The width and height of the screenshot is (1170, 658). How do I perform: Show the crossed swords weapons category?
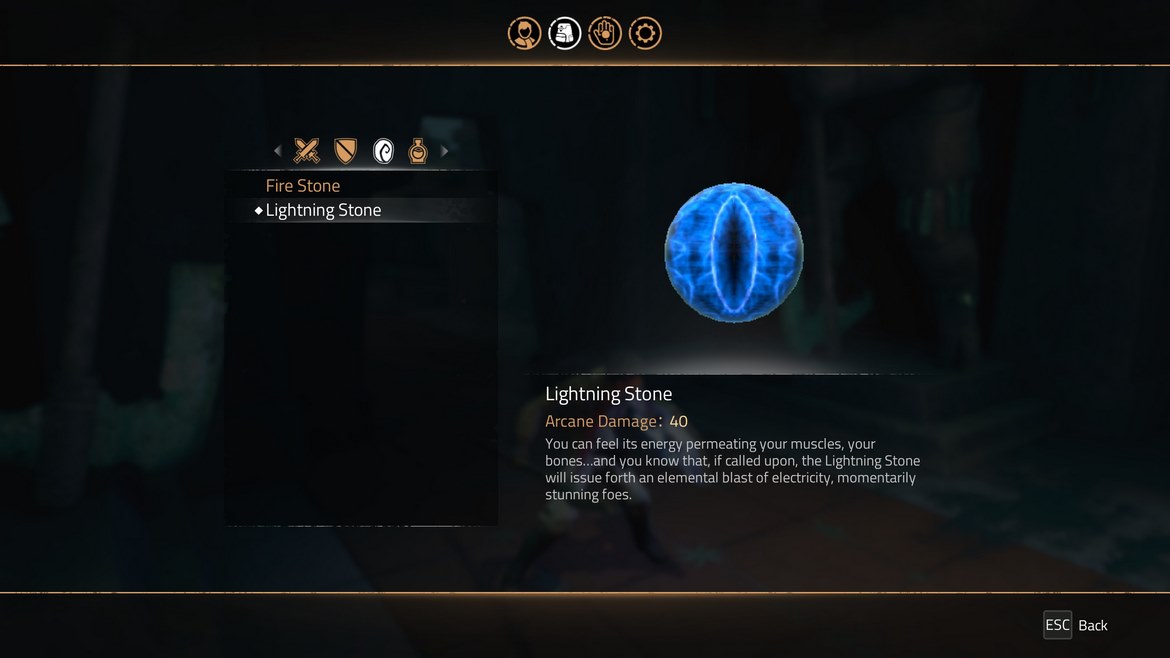coord(307,151)
